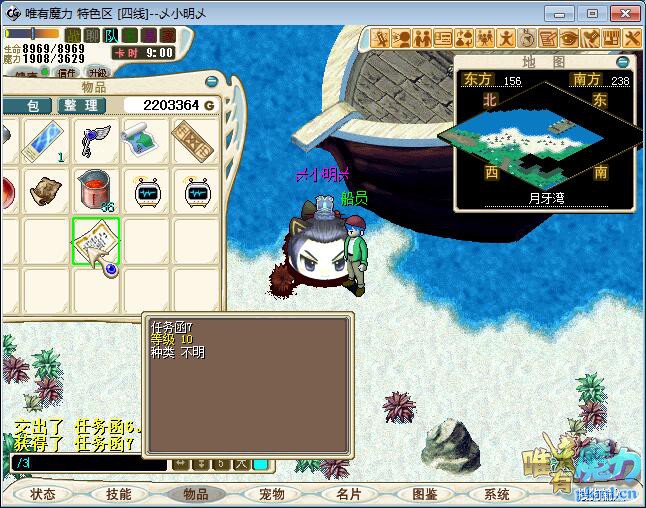Open the crossed wrench tools icon
The width and height of the screenshot is (646, 508).
point(632,38)
